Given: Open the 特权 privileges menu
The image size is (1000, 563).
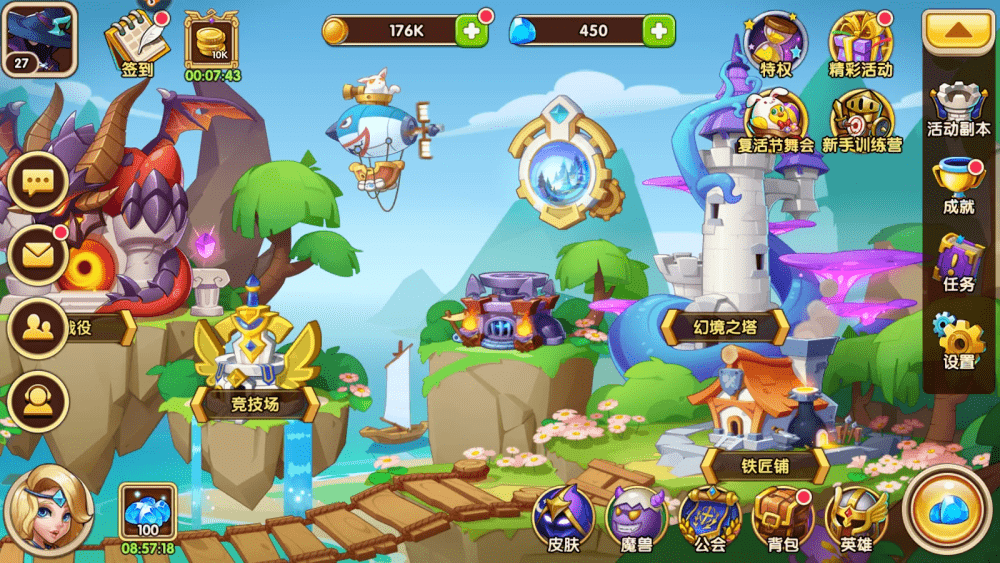Looking at the screenshot, I should (x=776, y=44).
